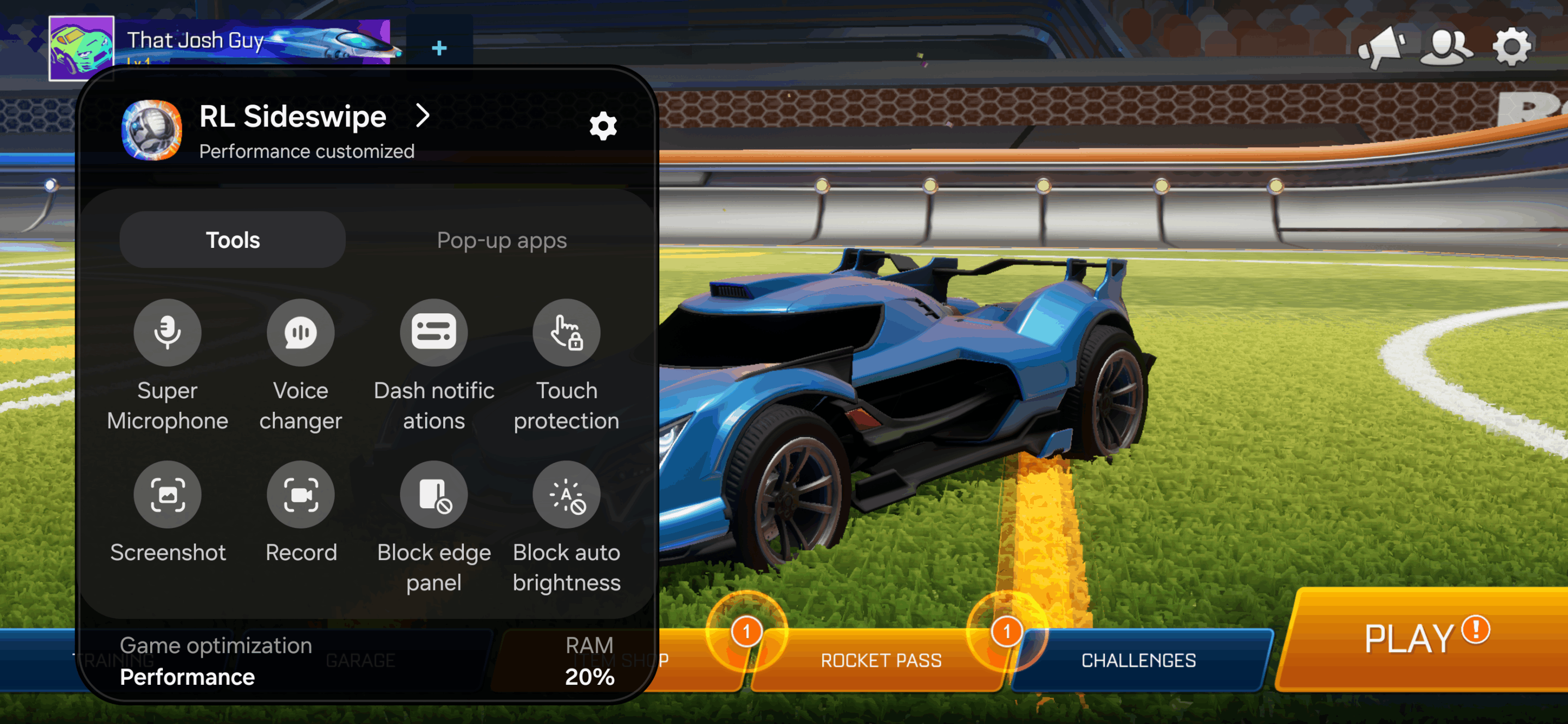Enable Super Microphone
1568x724 pixels.
(167, 332)
